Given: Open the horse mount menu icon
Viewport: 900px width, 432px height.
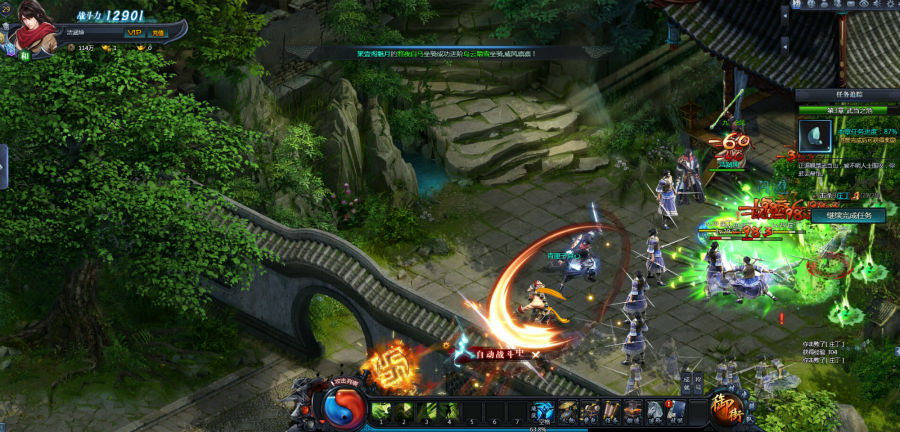Looking at the screenshot, I should [x=655, y=409].
